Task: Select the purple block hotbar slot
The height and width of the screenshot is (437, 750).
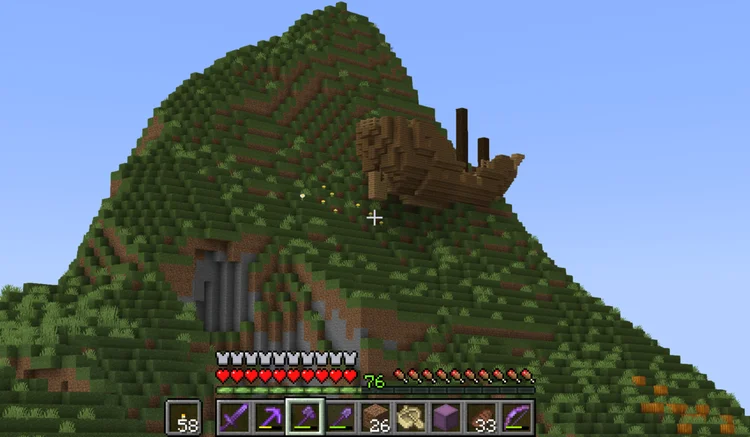Action: [446, 417]
